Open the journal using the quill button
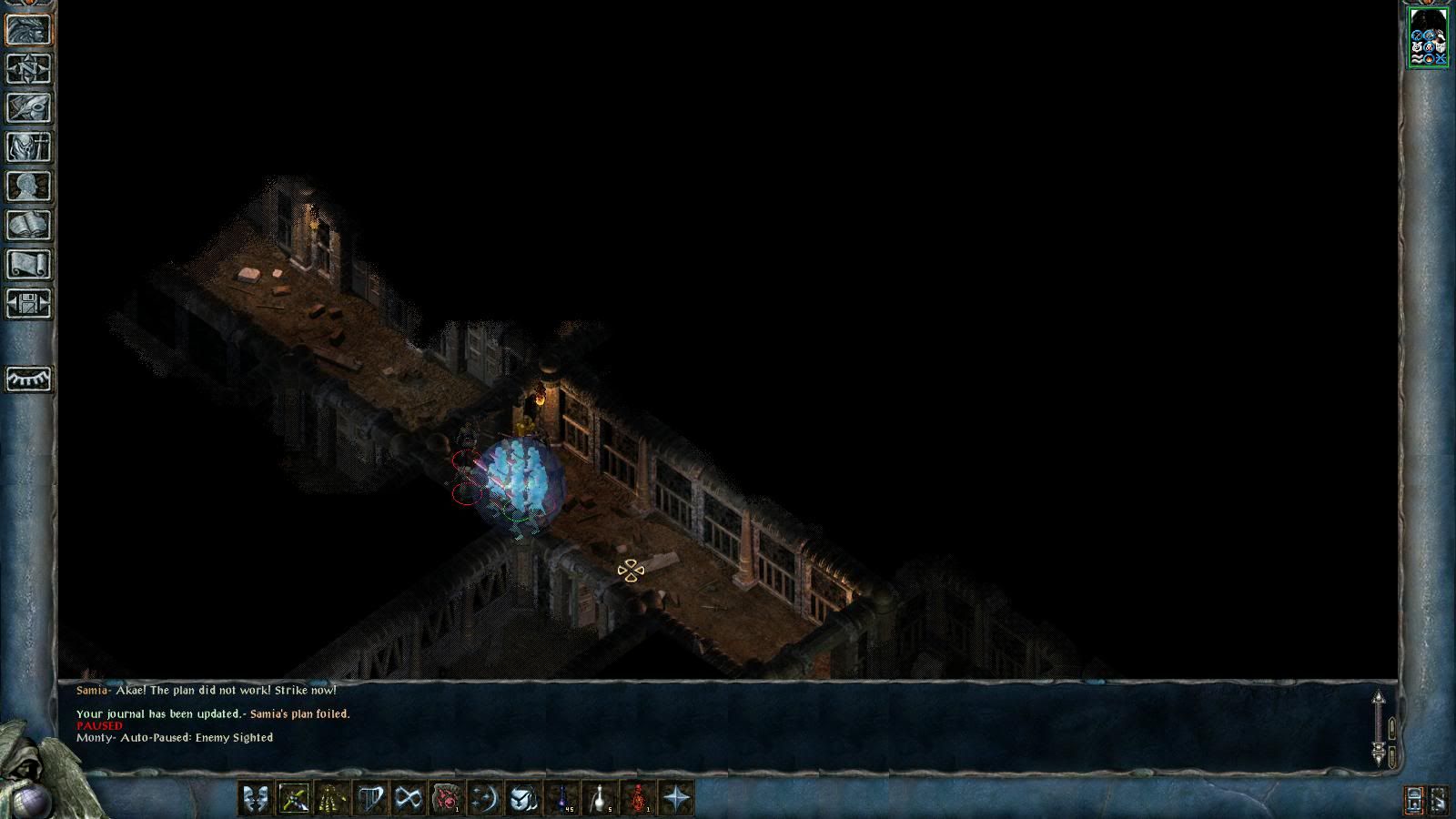The height and width of the screenshot is (819, 1456). 28,108
